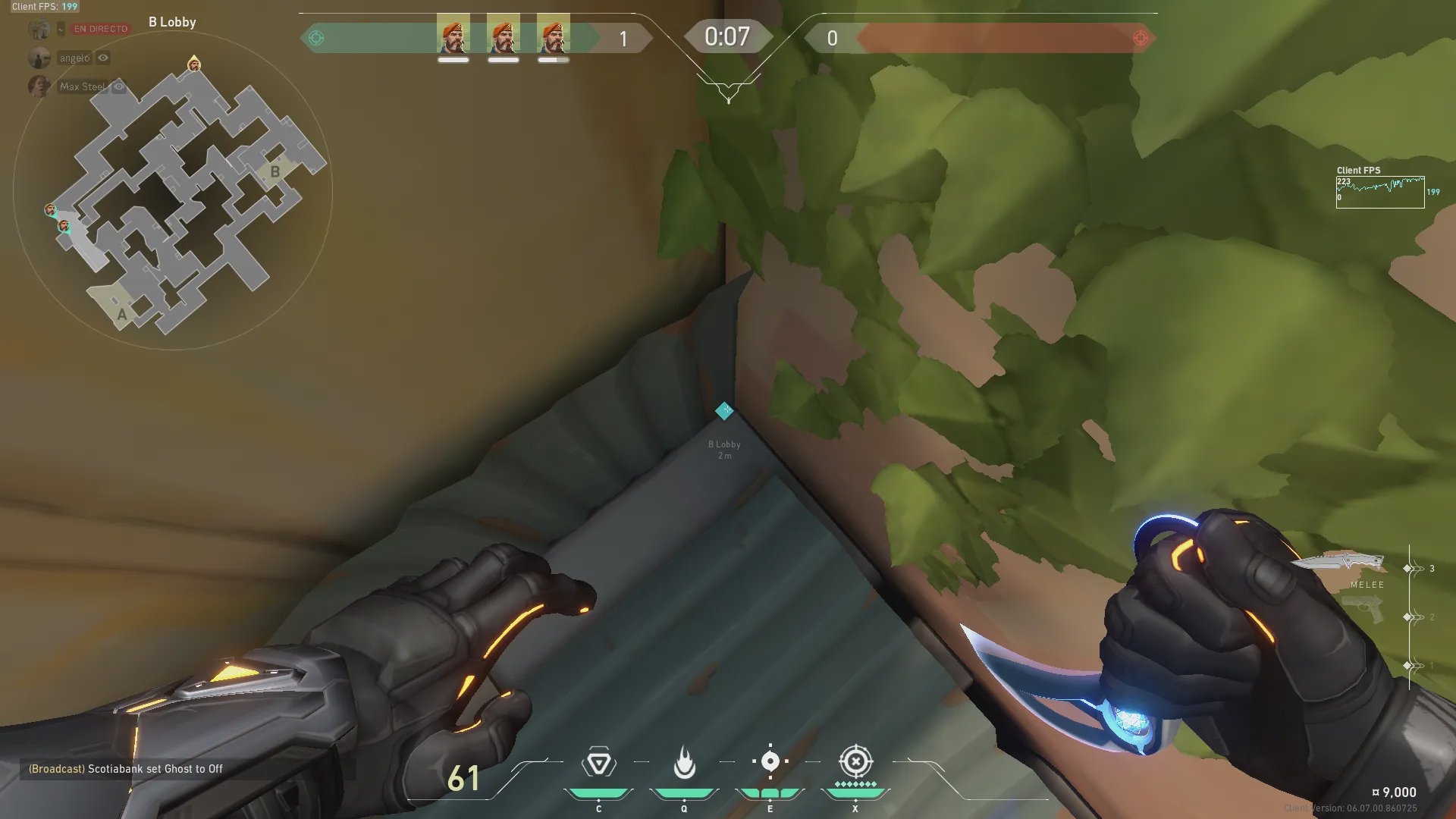Click the B Lobby ping marker

point(724,410)
